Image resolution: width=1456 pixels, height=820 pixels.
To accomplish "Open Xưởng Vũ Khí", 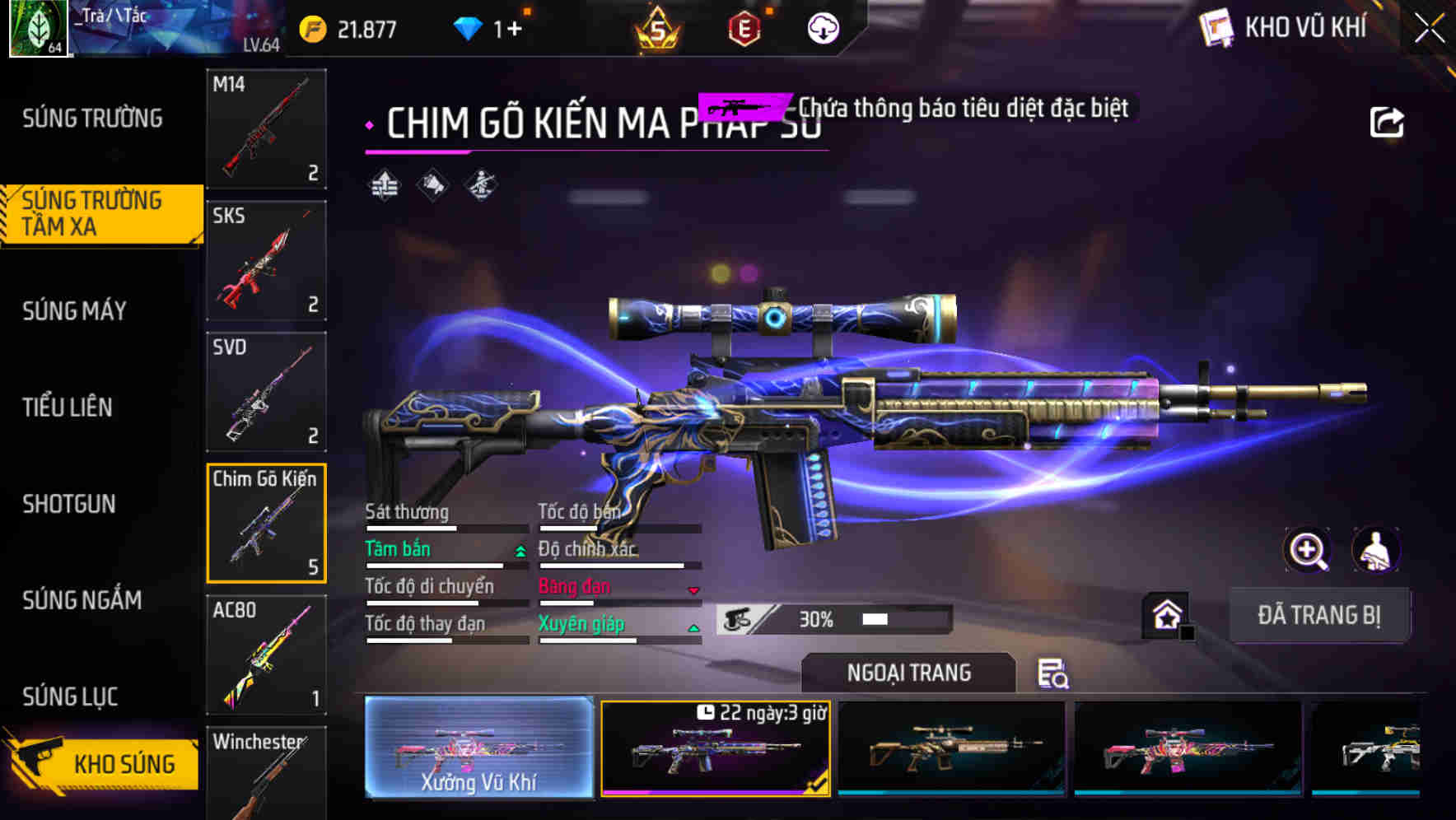I will tap(478, 749).
